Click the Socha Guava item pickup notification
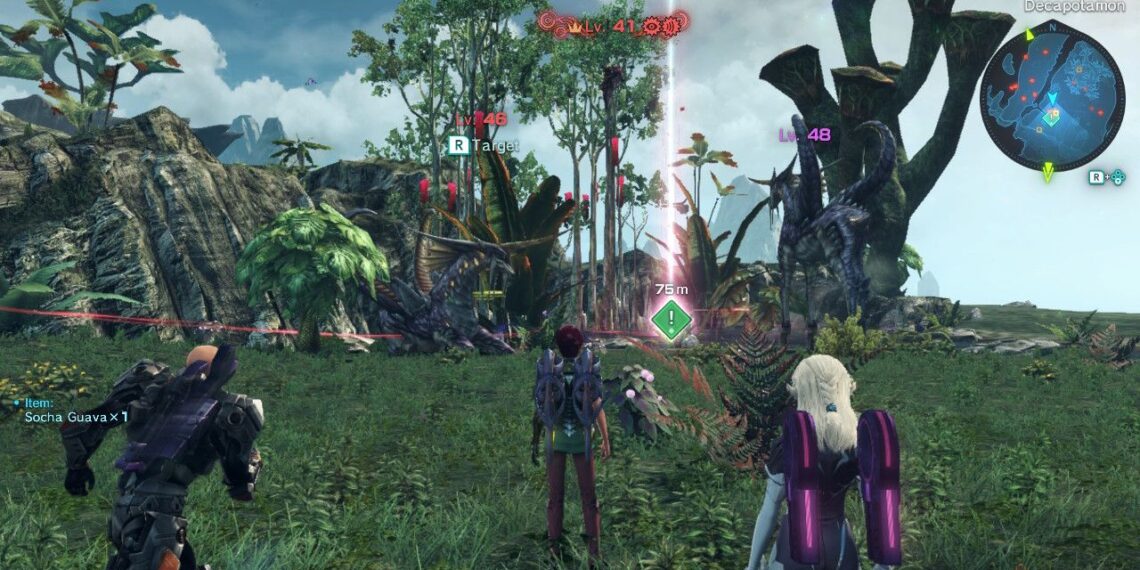Image resolution: width=1140 pixels, height=570 pixels. click(75, 416)
